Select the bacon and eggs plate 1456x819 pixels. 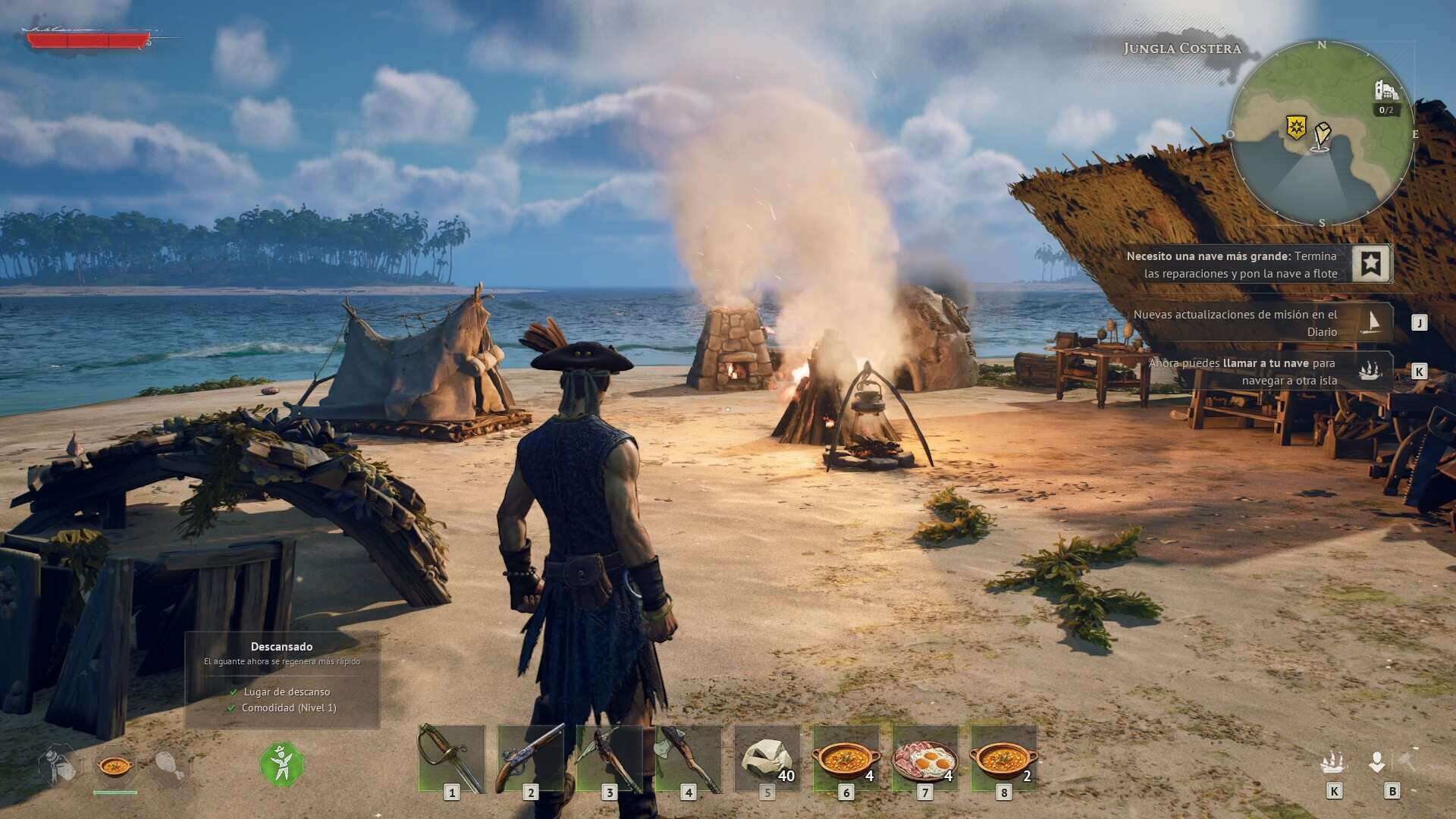point(924,758)
